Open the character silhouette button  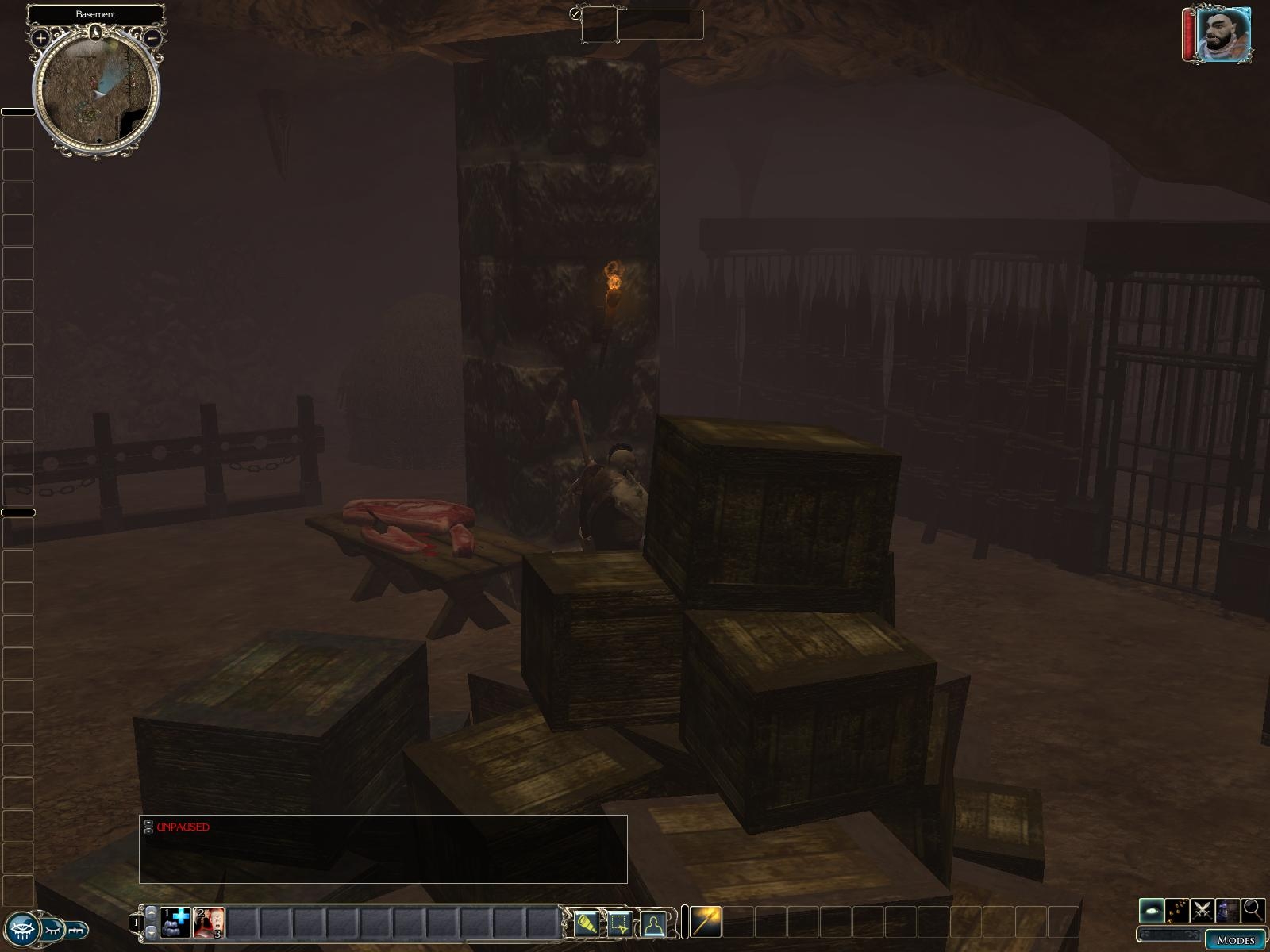coord(653,923)
